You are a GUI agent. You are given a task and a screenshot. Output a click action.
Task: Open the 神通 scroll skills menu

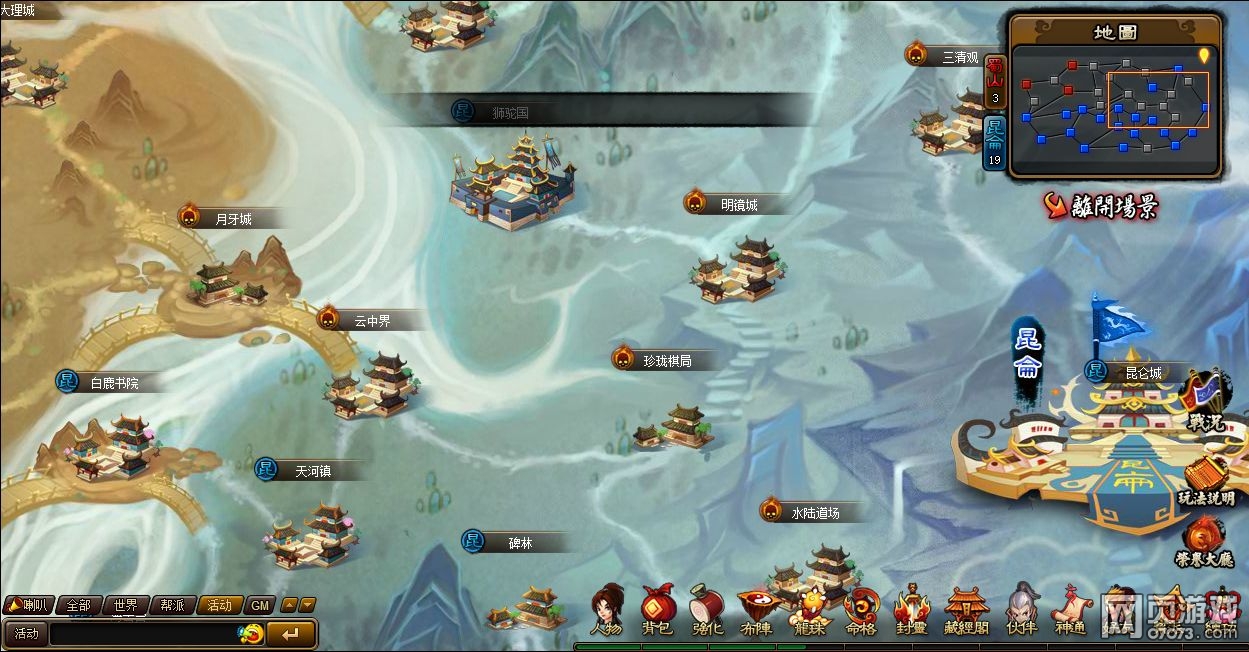tap(1069, 608)
